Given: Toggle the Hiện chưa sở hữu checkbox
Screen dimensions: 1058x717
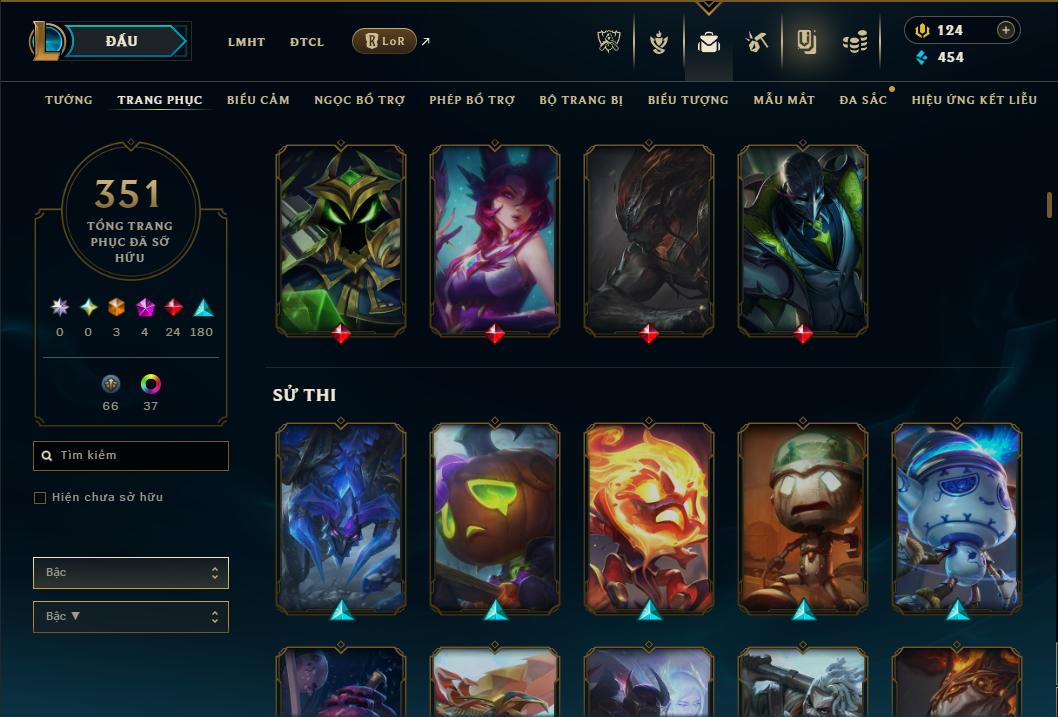Looking at the screenshot, I should pos(40,498).
